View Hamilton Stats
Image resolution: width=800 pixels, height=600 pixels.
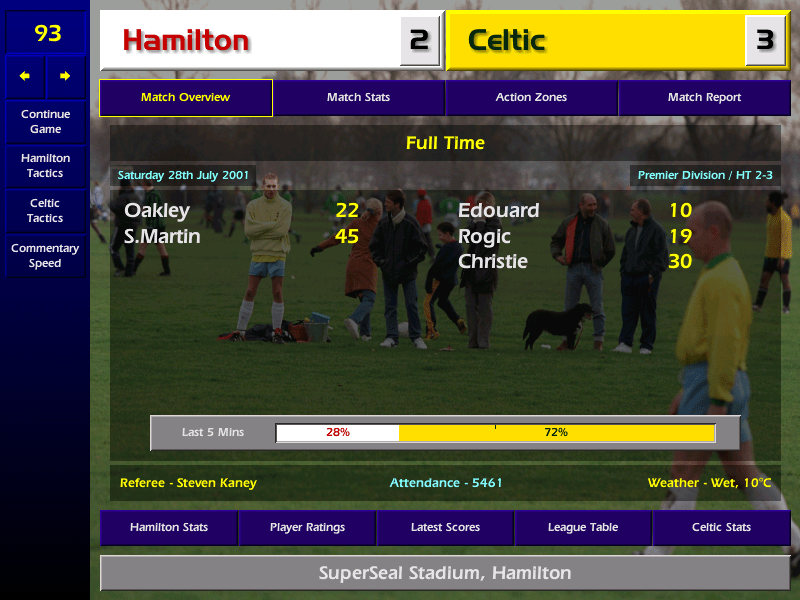[168, 527]
